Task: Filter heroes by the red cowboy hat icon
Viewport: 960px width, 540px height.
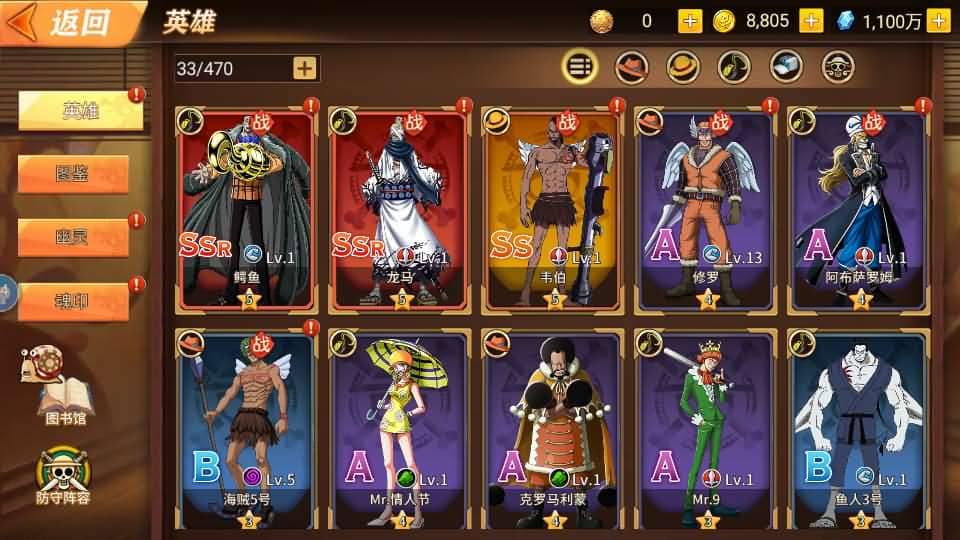Action: coord(631,67)
